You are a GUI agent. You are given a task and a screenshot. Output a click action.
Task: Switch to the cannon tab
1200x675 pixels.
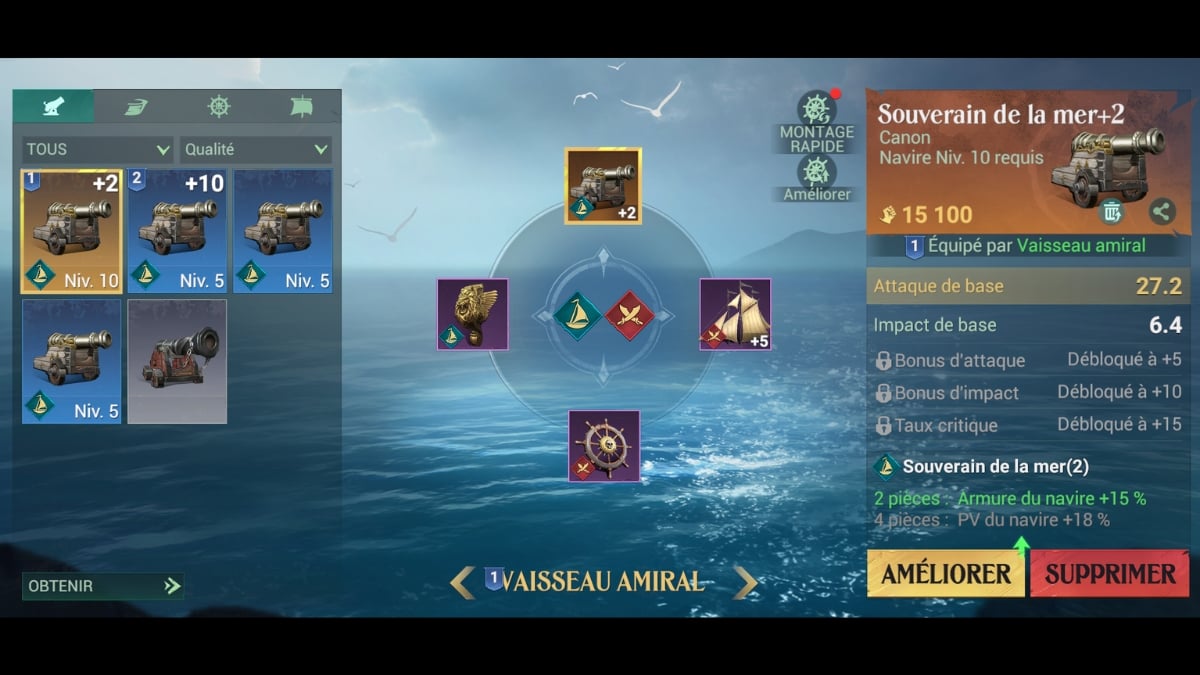click(53, 106)
